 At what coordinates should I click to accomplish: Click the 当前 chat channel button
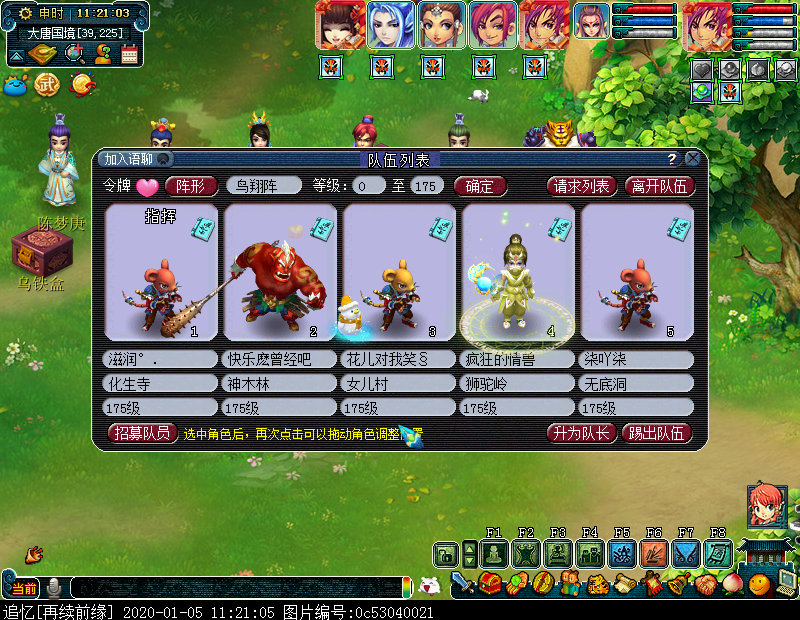click(x=24, y=588)
